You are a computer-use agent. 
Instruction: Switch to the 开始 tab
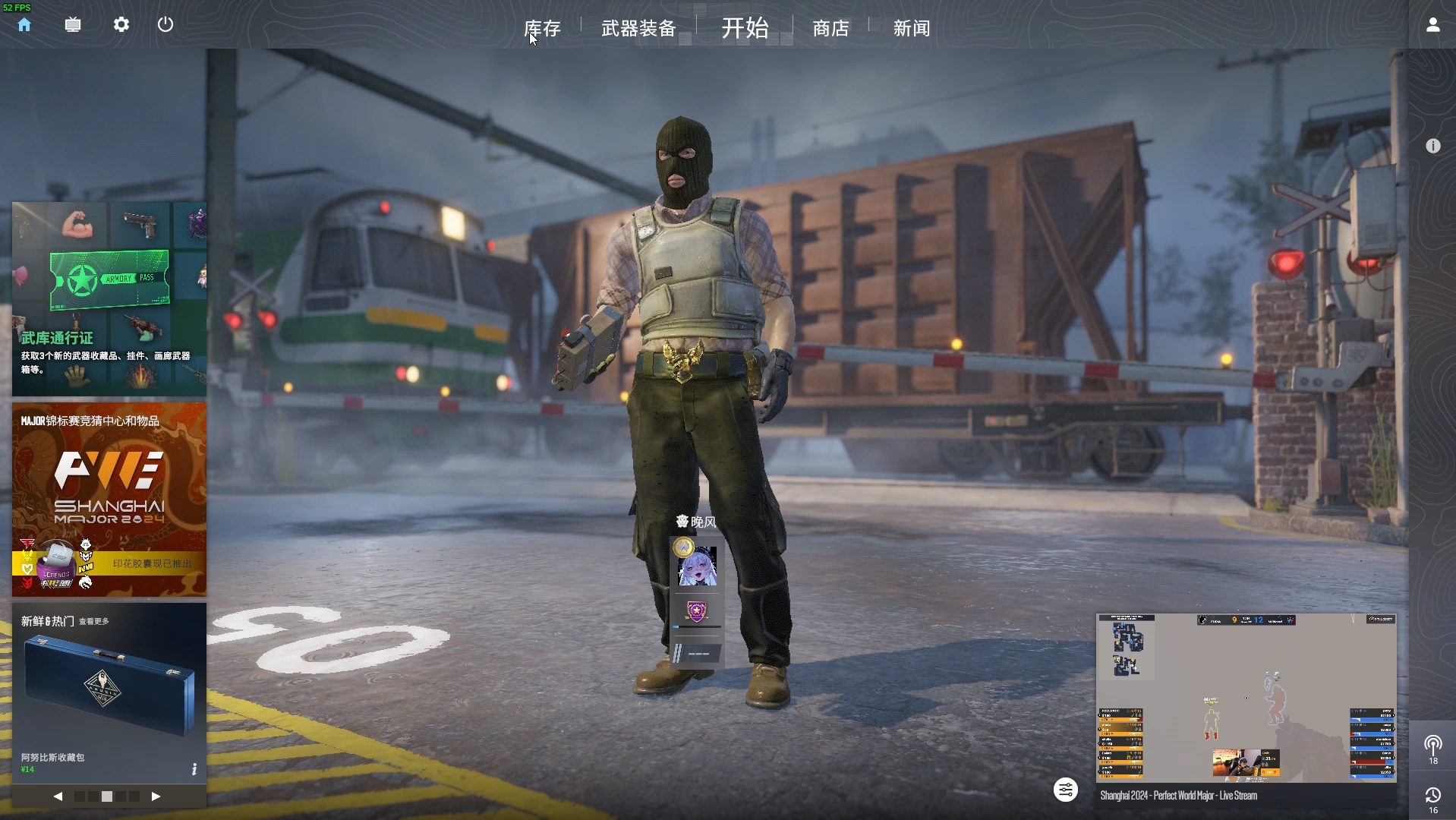[x=744, y=29]
